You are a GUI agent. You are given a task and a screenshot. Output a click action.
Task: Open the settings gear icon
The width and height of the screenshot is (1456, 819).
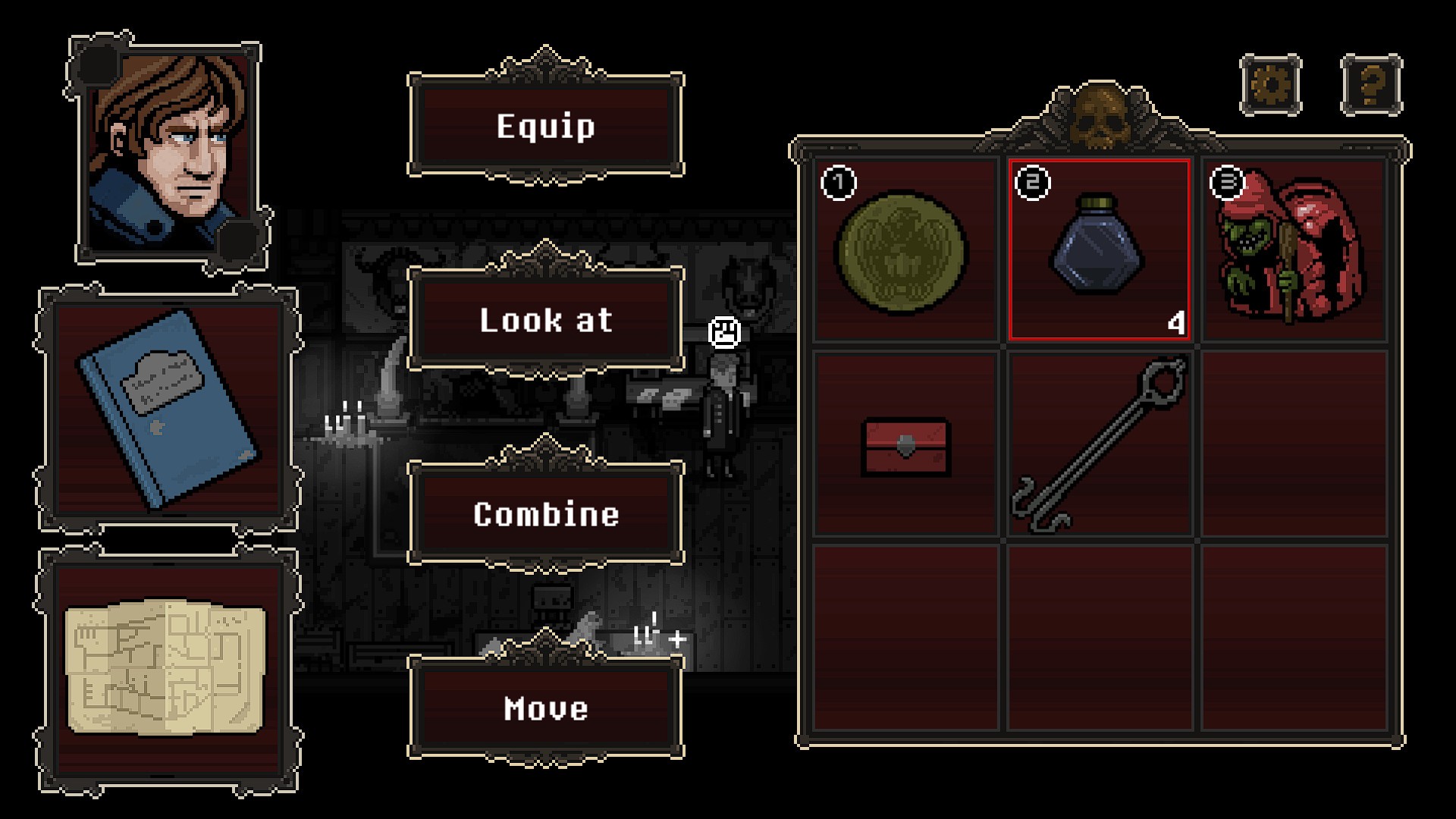click(x=1271, y=85)
